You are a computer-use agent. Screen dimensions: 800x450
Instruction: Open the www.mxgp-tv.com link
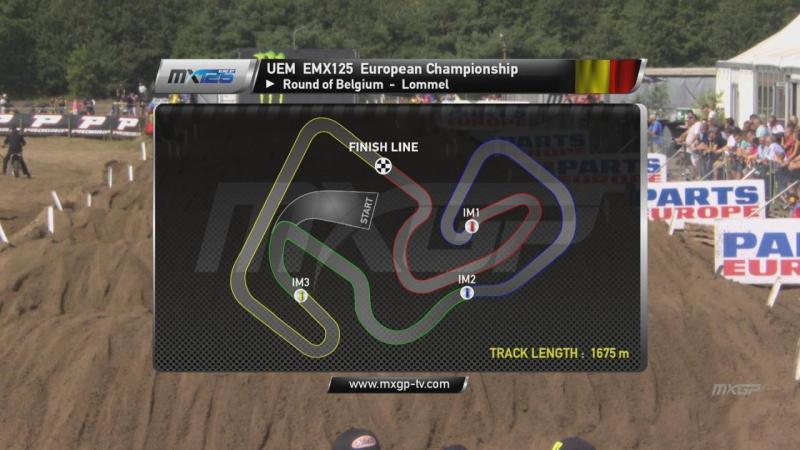click(397, 384)
